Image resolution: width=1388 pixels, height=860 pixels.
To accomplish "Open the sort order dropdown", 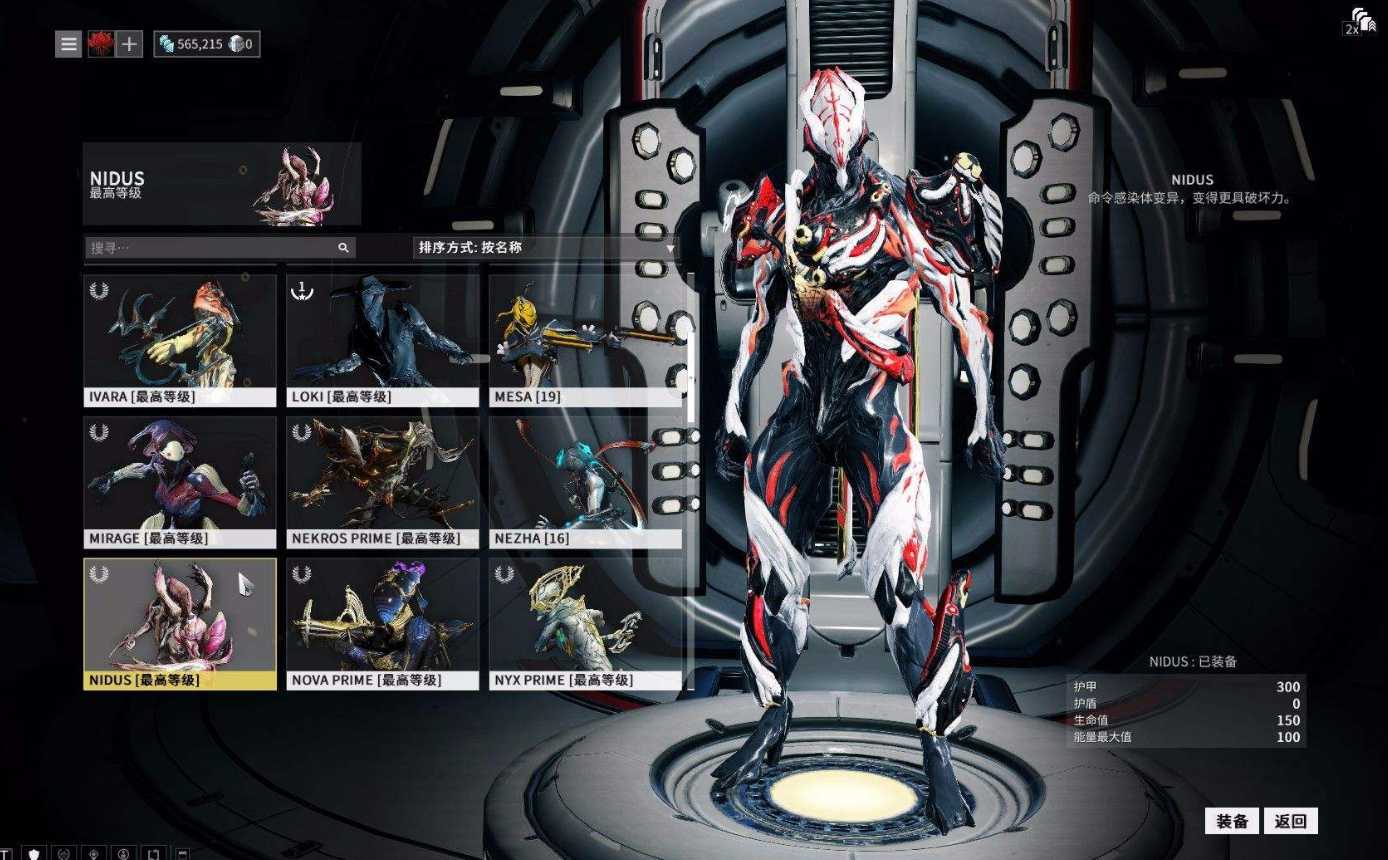I will pos(545,248).
